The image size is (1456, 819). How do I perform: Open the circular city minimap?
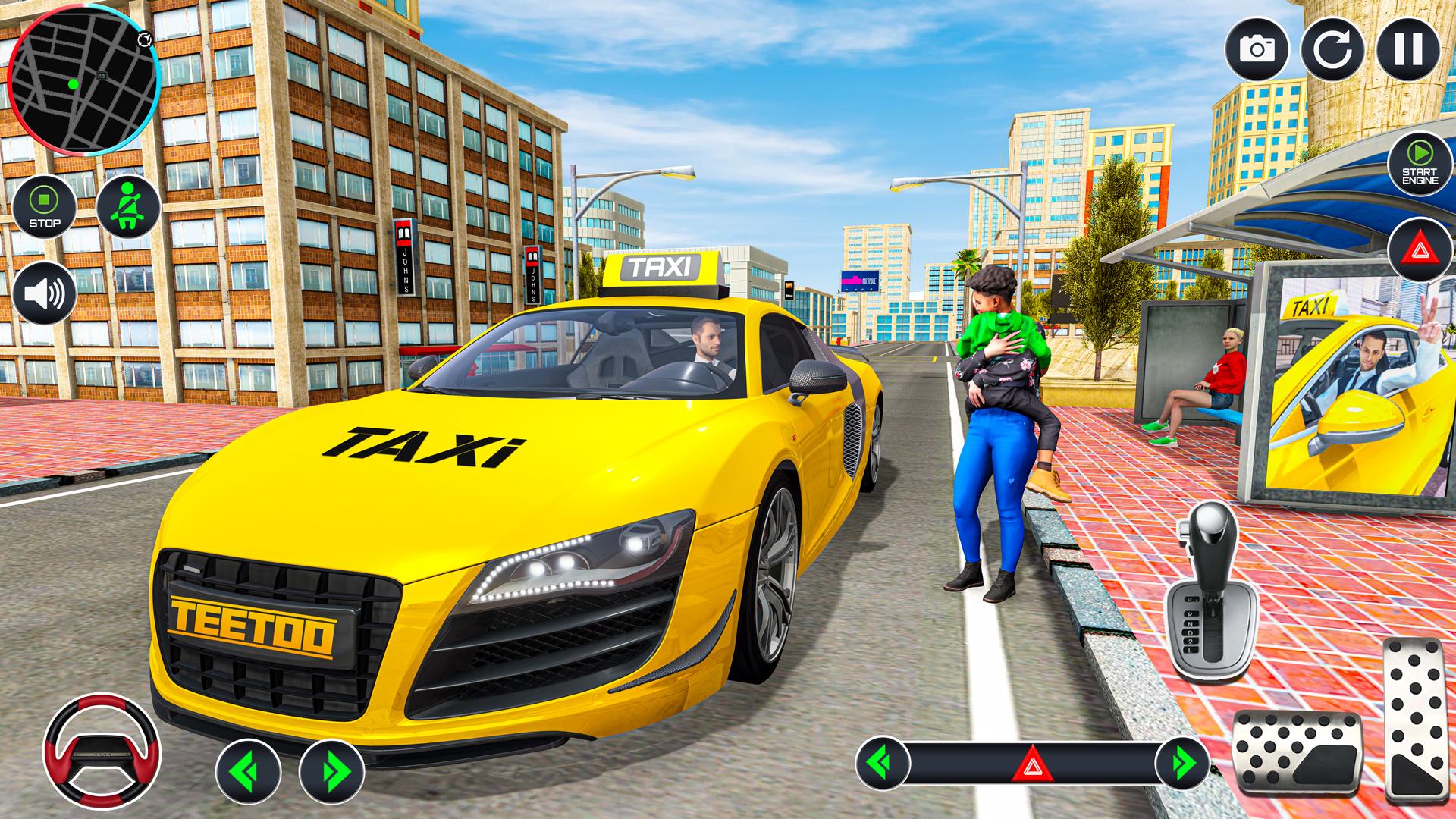point(82,85)
